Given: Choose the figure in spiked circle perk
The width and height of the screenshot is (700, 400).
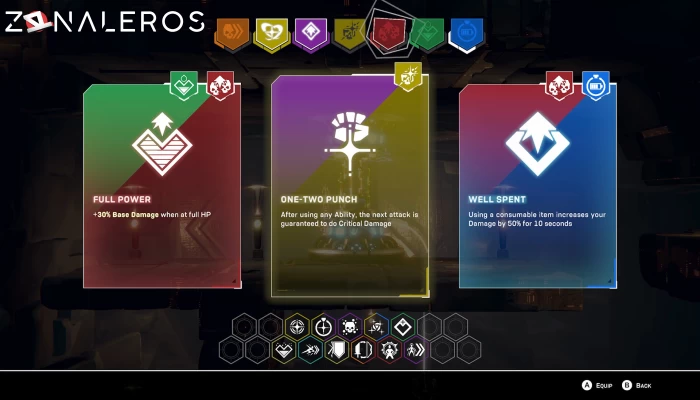Looking at the screenshot, I should pos(389,350).
